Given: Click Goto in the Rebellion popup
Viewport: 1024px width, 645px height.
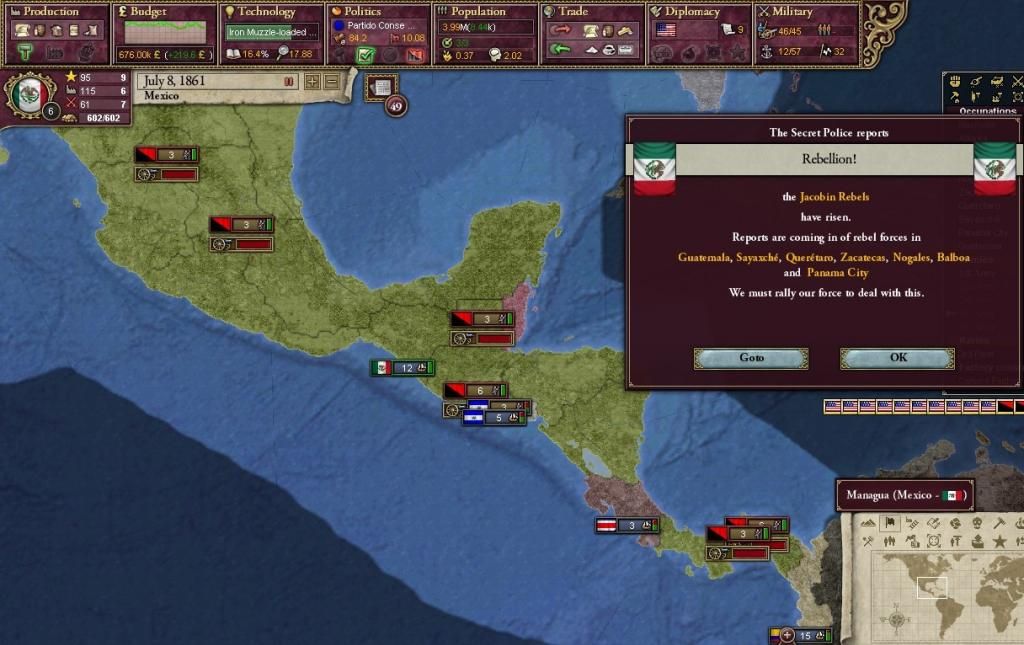Looking at the screenshot, I should click(x=751, y=358).
